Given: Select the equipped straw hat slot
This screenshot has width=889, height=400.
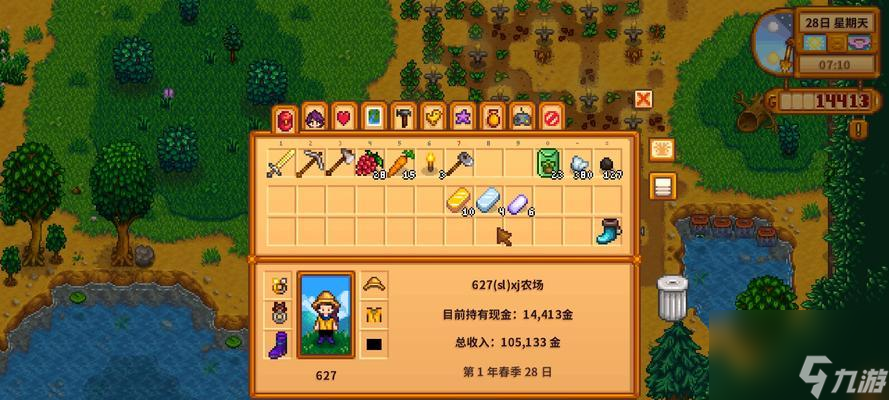Looking at the screenshot, I should (x=376, y=285).
